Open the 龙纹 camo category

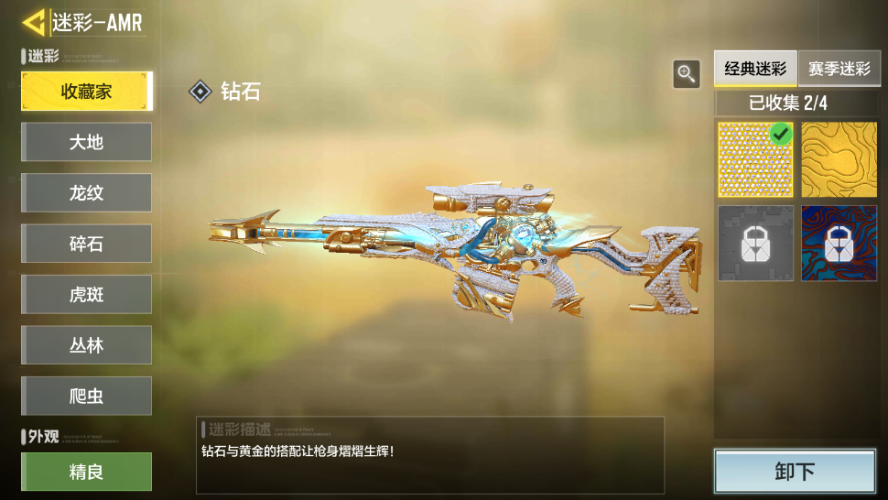[x=86, y=193]
